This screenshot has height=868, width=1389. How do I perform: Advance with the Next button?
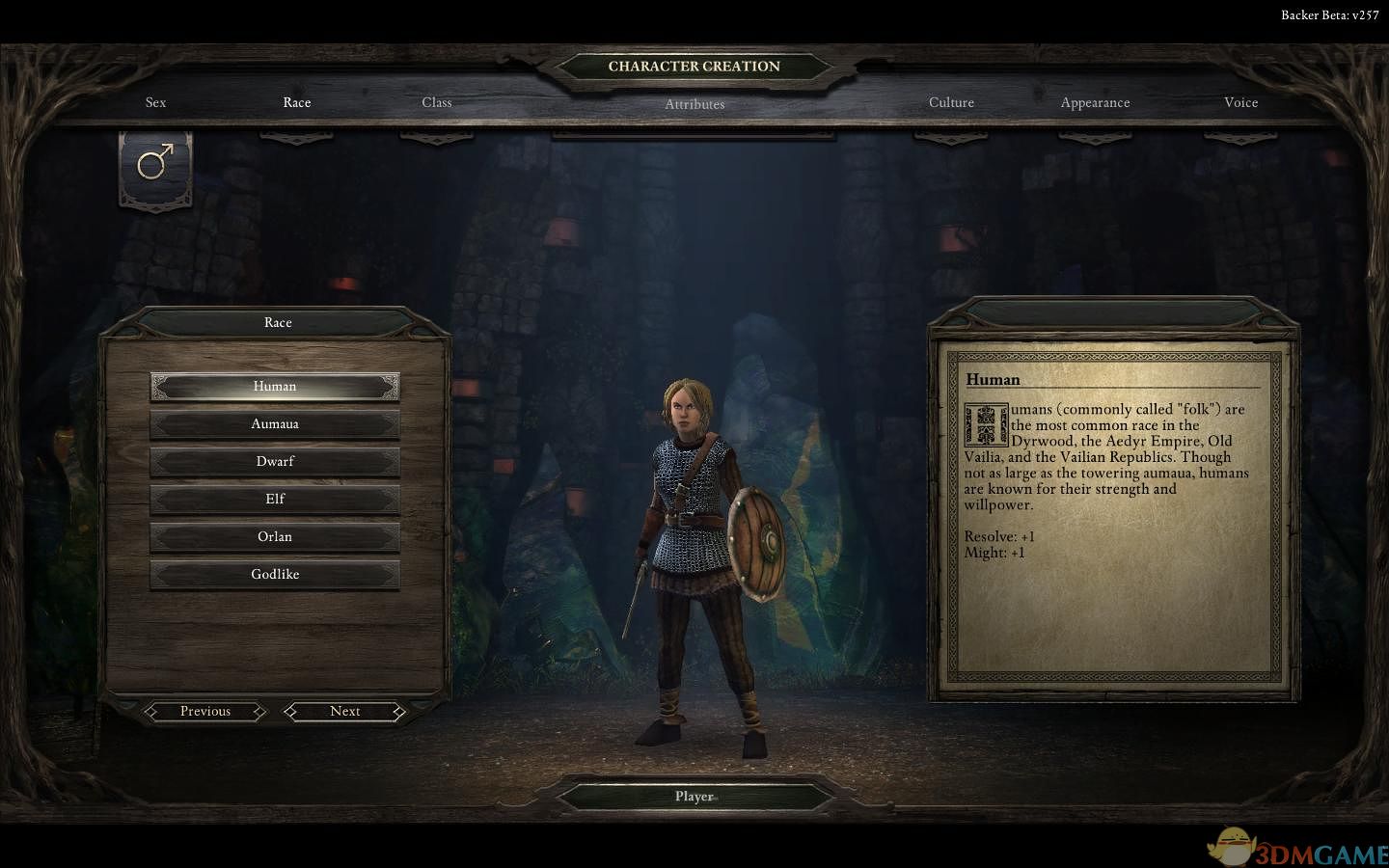tap(344, 712)
